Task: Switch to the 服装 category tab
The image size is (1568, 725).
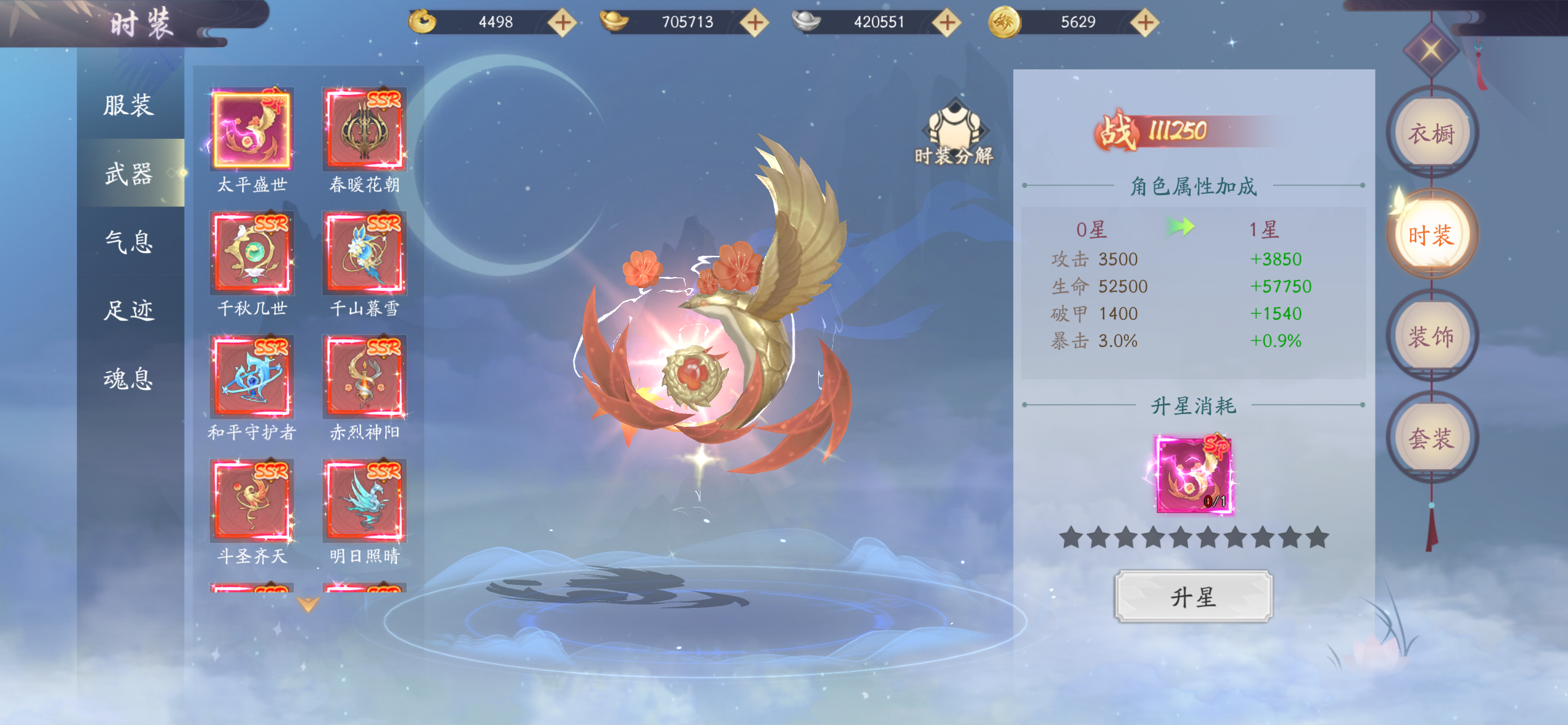Action: 128,105
